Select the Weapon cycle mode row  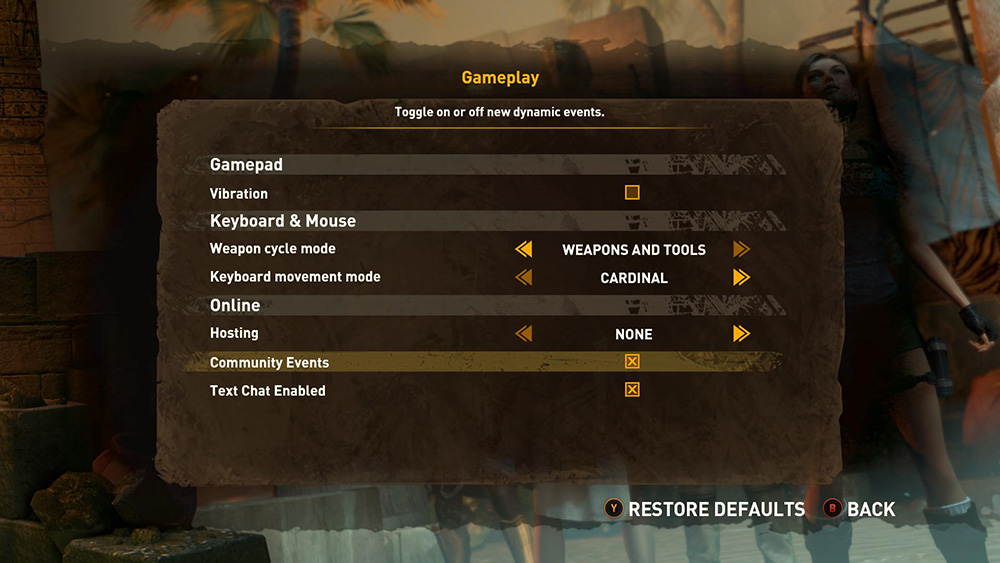(x=273, y=249)
